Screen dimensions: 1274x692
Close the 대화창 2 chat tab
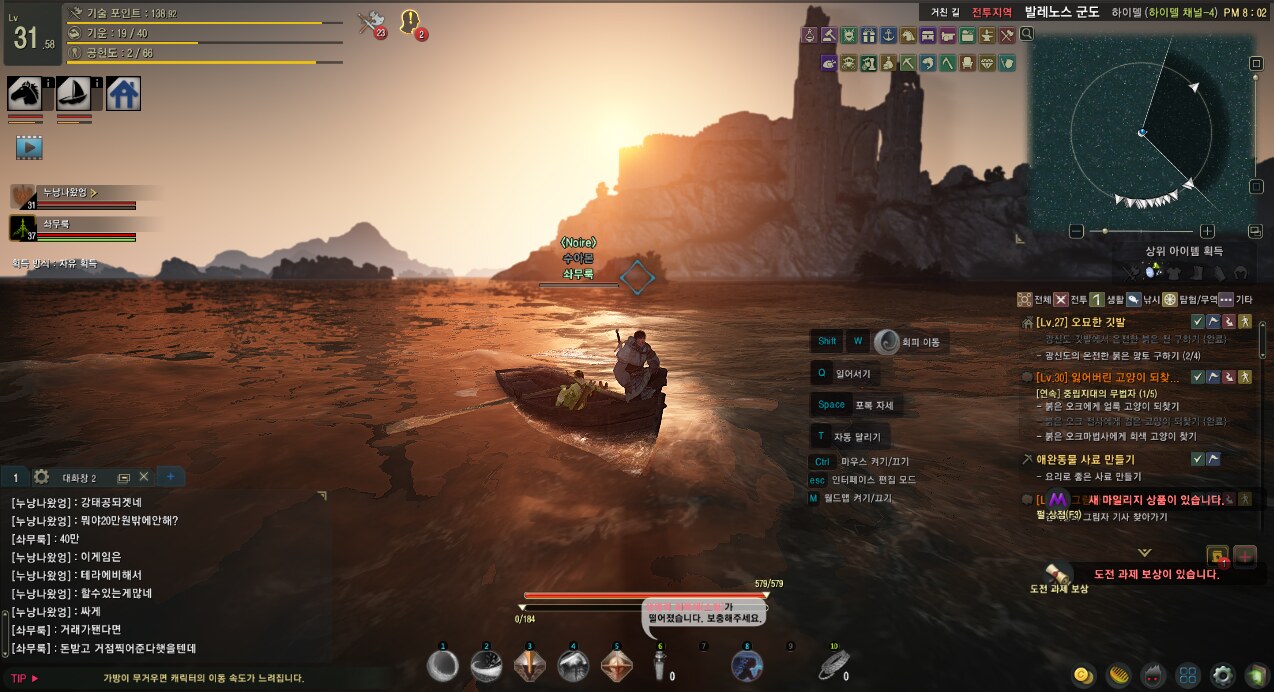[143, 477]
